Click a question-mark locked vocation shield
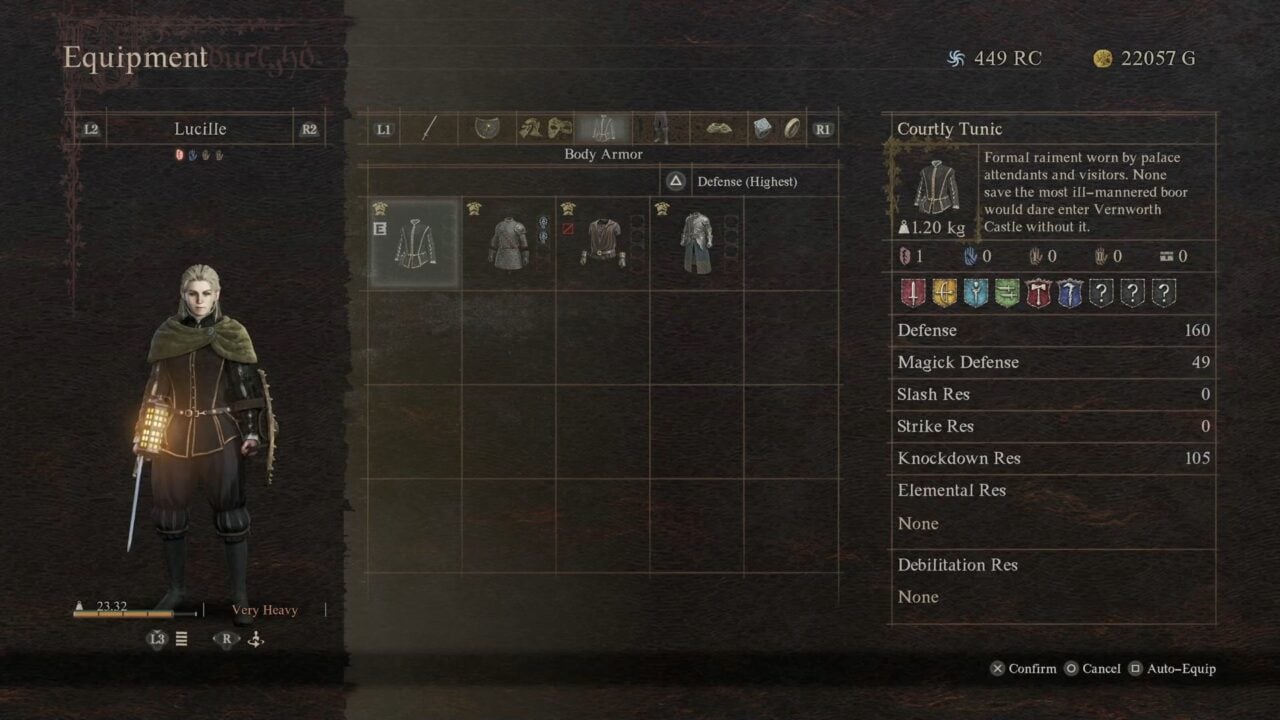This screenshot has width=1280, height=720. click(x=1102, y=292)
